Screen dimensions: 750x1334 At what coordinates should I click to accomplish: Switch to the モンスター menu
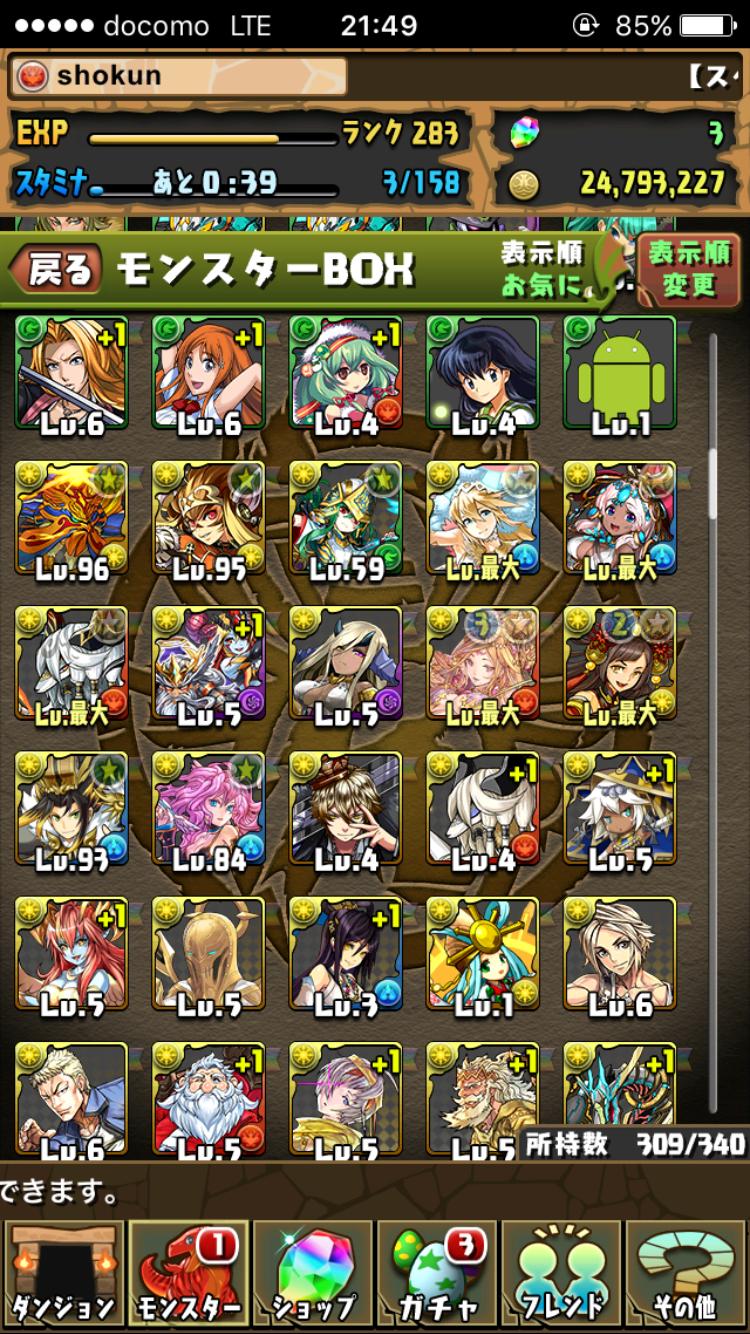[188, 1274]
